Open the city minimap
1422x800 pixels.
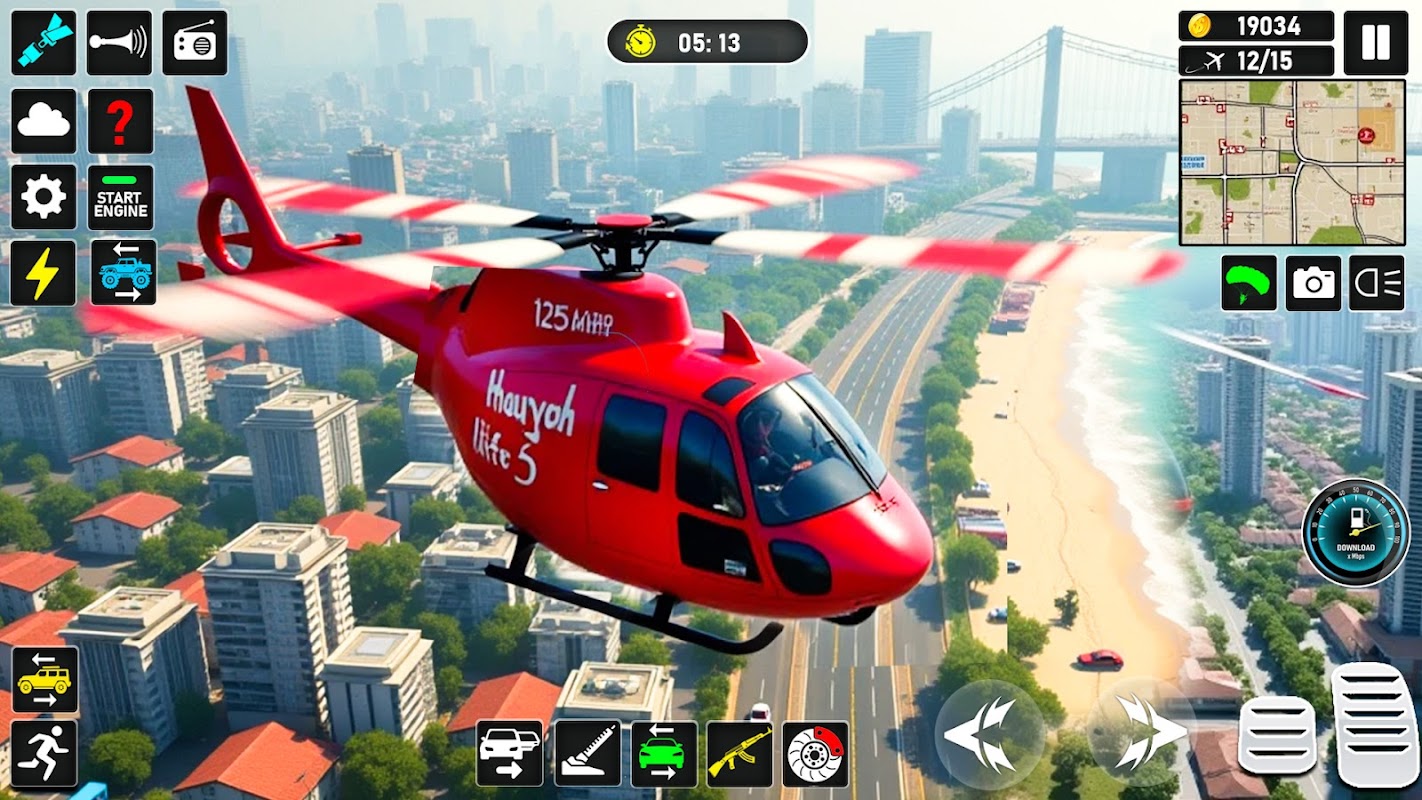coord(1292,162)
